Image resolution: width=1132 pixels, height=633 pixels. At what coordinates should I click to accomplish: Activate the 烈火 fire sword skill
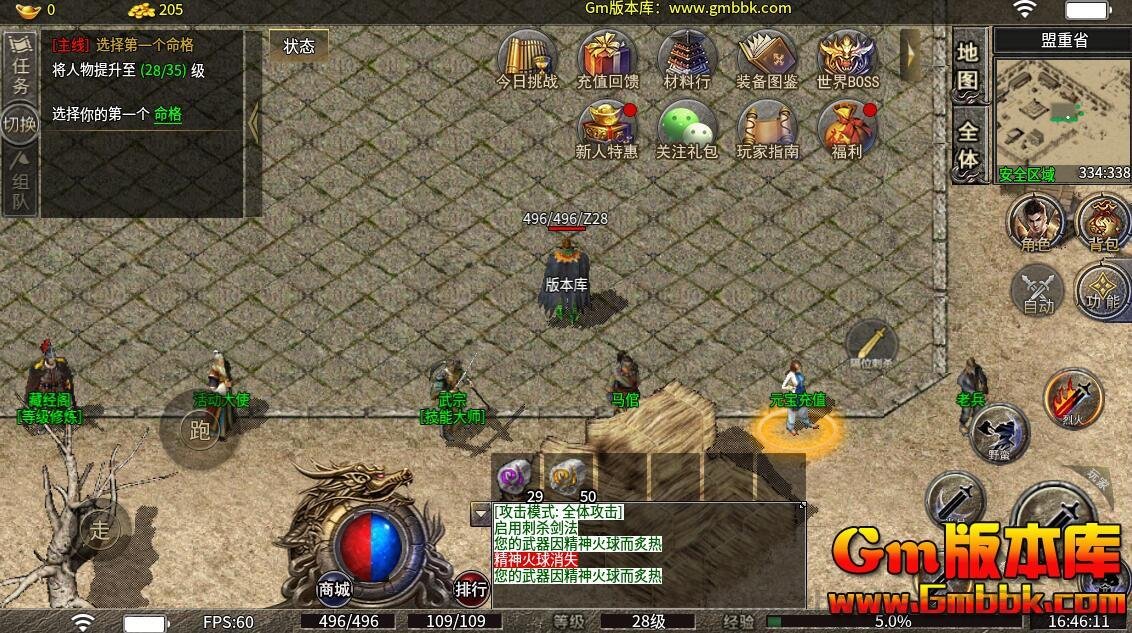(1073, 398)
